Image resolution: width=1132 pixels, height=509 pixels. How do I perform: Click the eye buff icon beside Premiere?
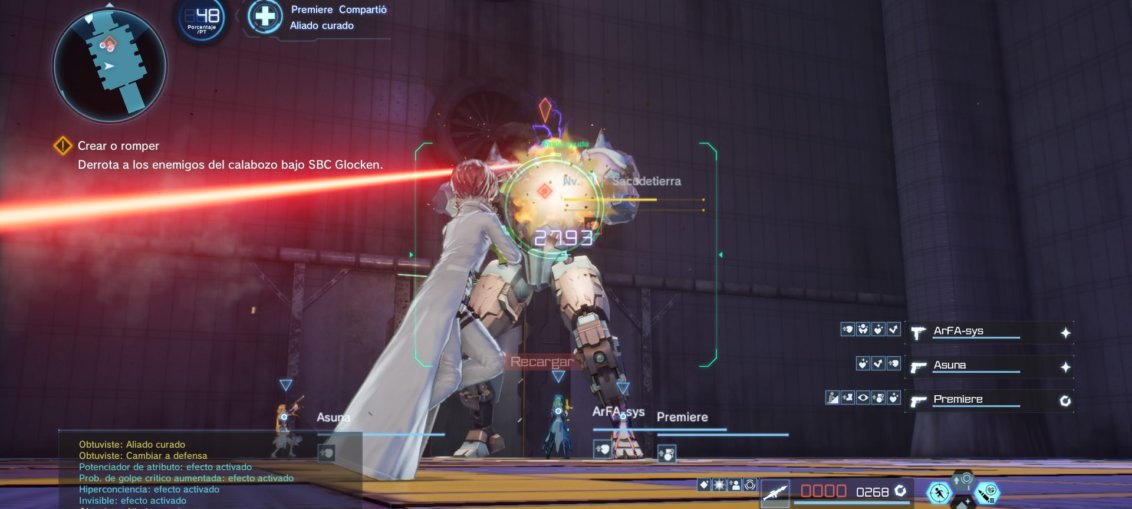click(x=863, y=399)
